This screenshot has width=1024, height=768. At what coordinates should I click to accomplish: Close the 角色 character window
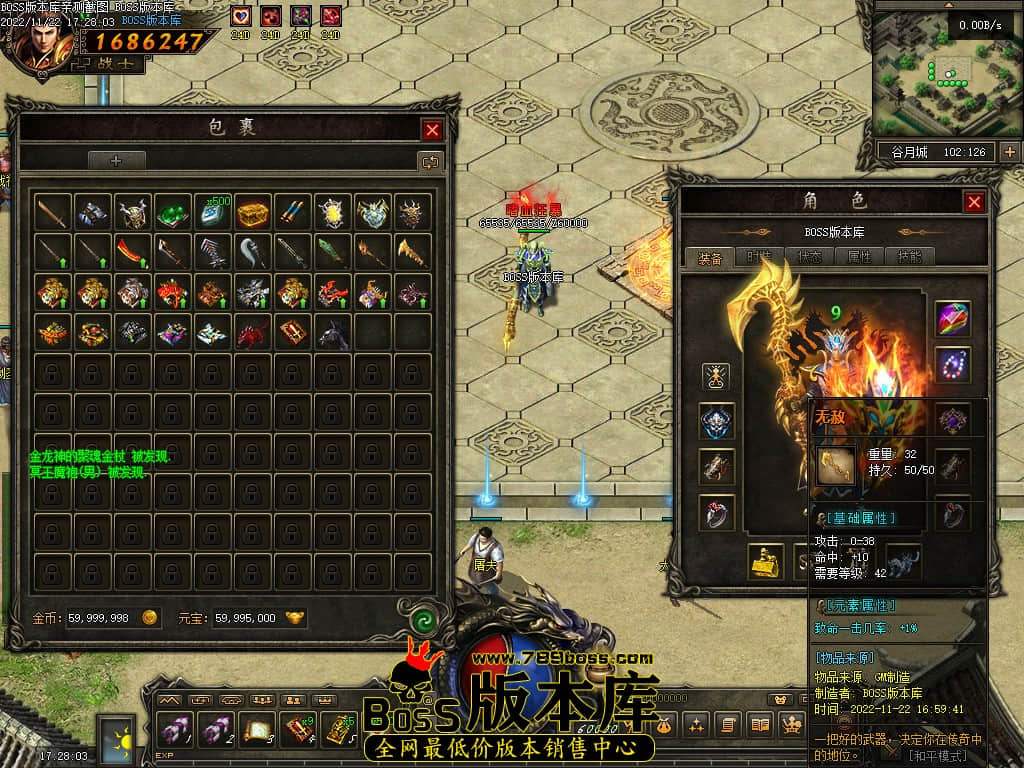tap(974, 202)
